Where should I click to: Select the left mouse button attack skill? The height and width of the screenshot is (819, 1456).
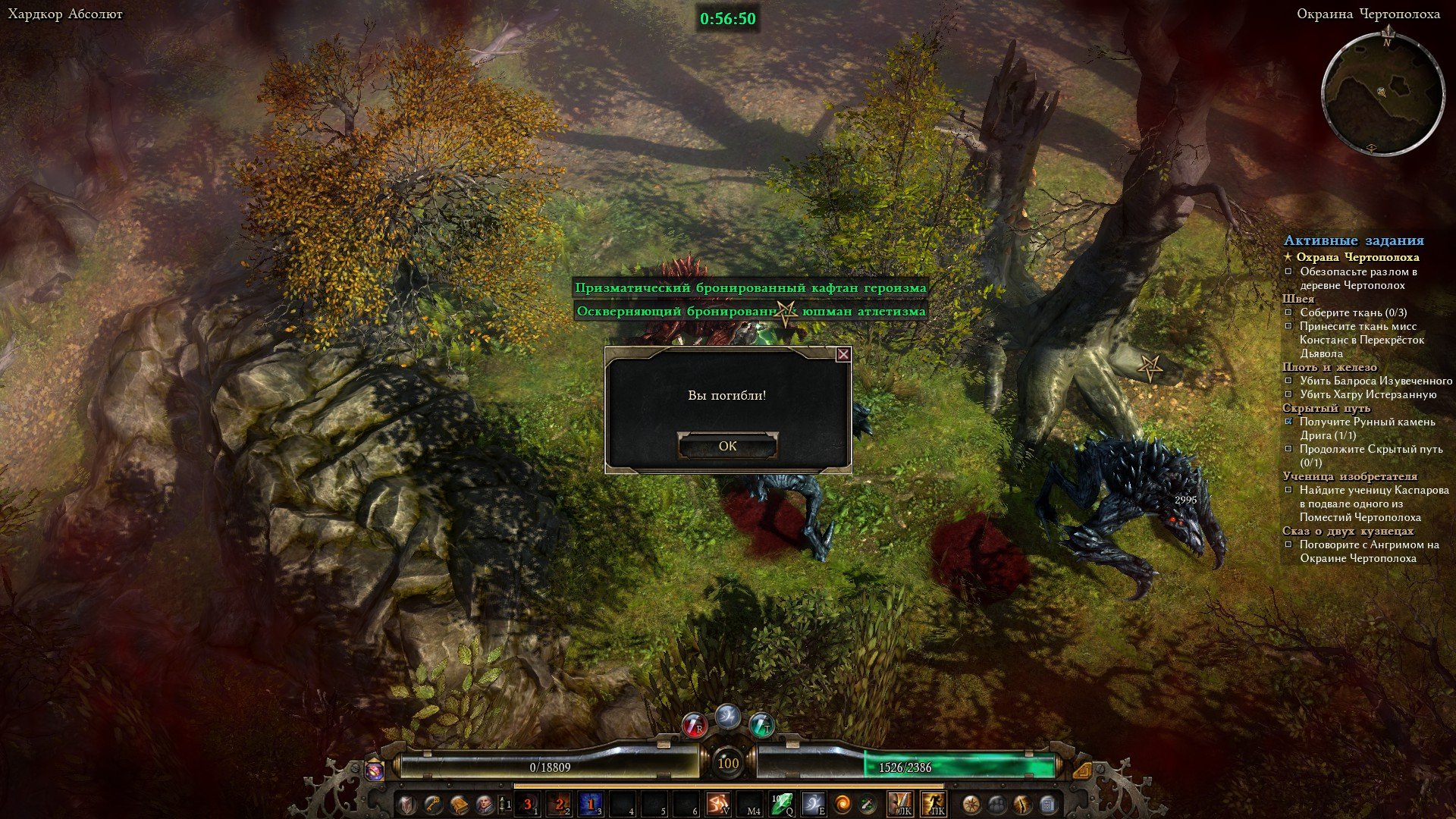coord(900,804)
